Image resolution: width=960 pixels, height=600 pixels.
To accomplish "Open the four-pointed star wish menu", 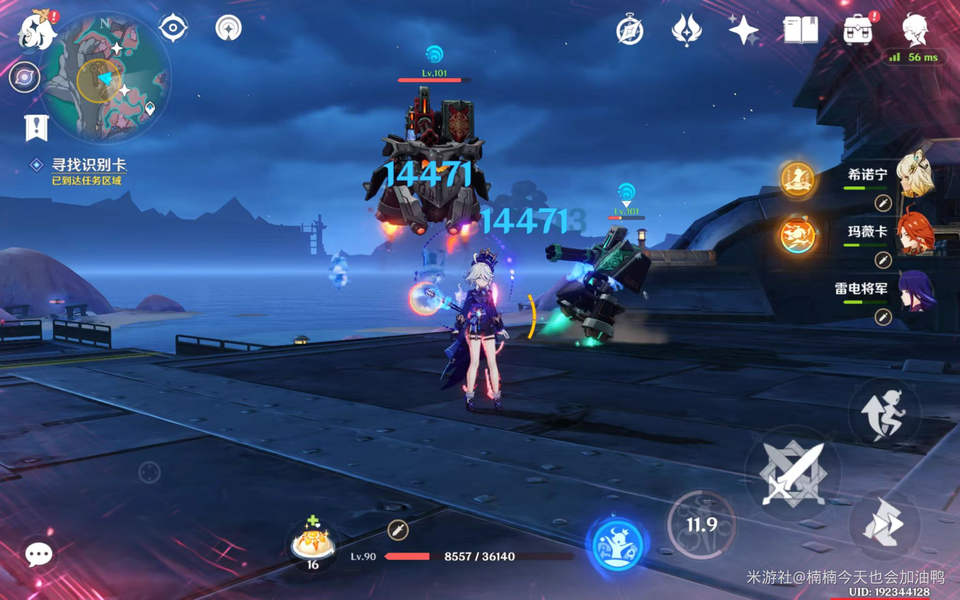I will [x=743, y=30].
